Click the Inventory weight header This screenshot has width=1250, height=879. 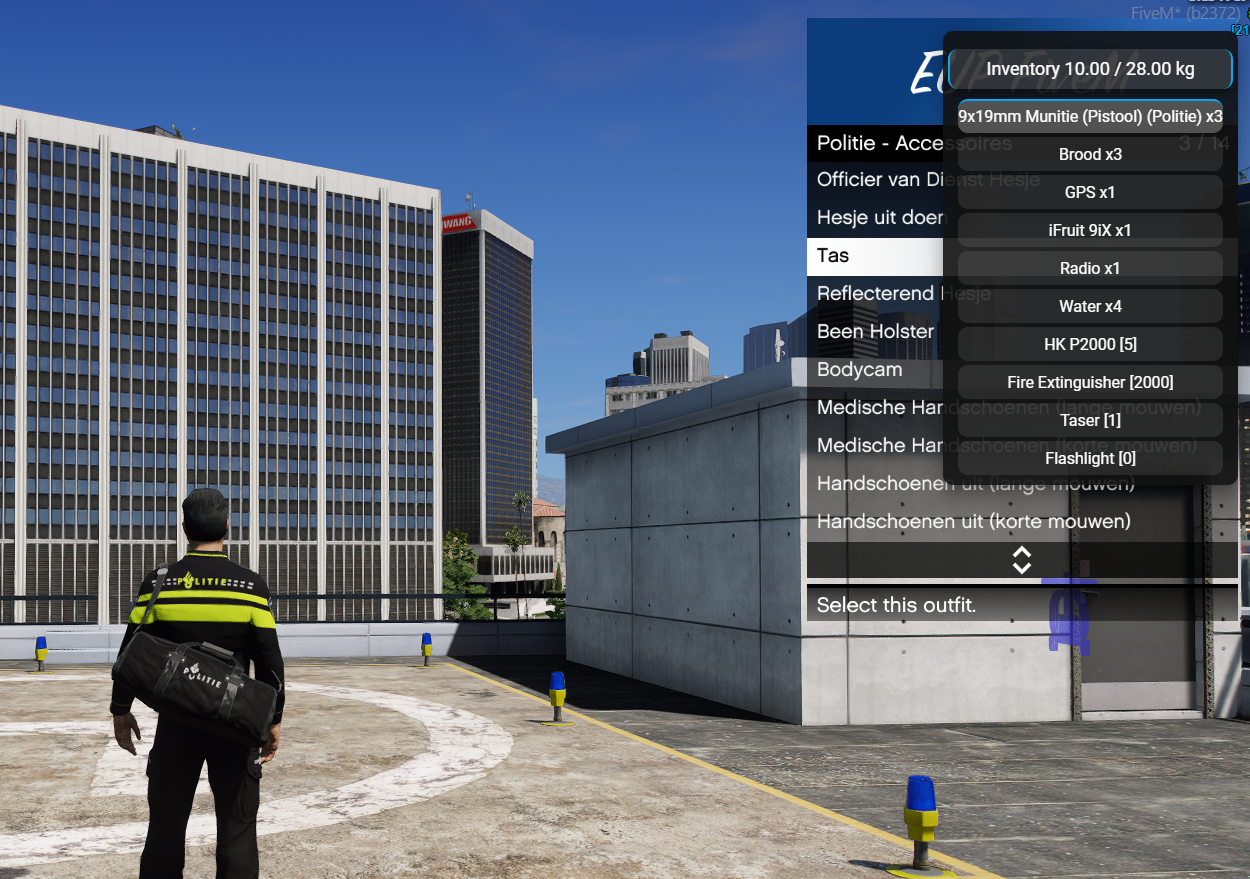coord(1090,69)
